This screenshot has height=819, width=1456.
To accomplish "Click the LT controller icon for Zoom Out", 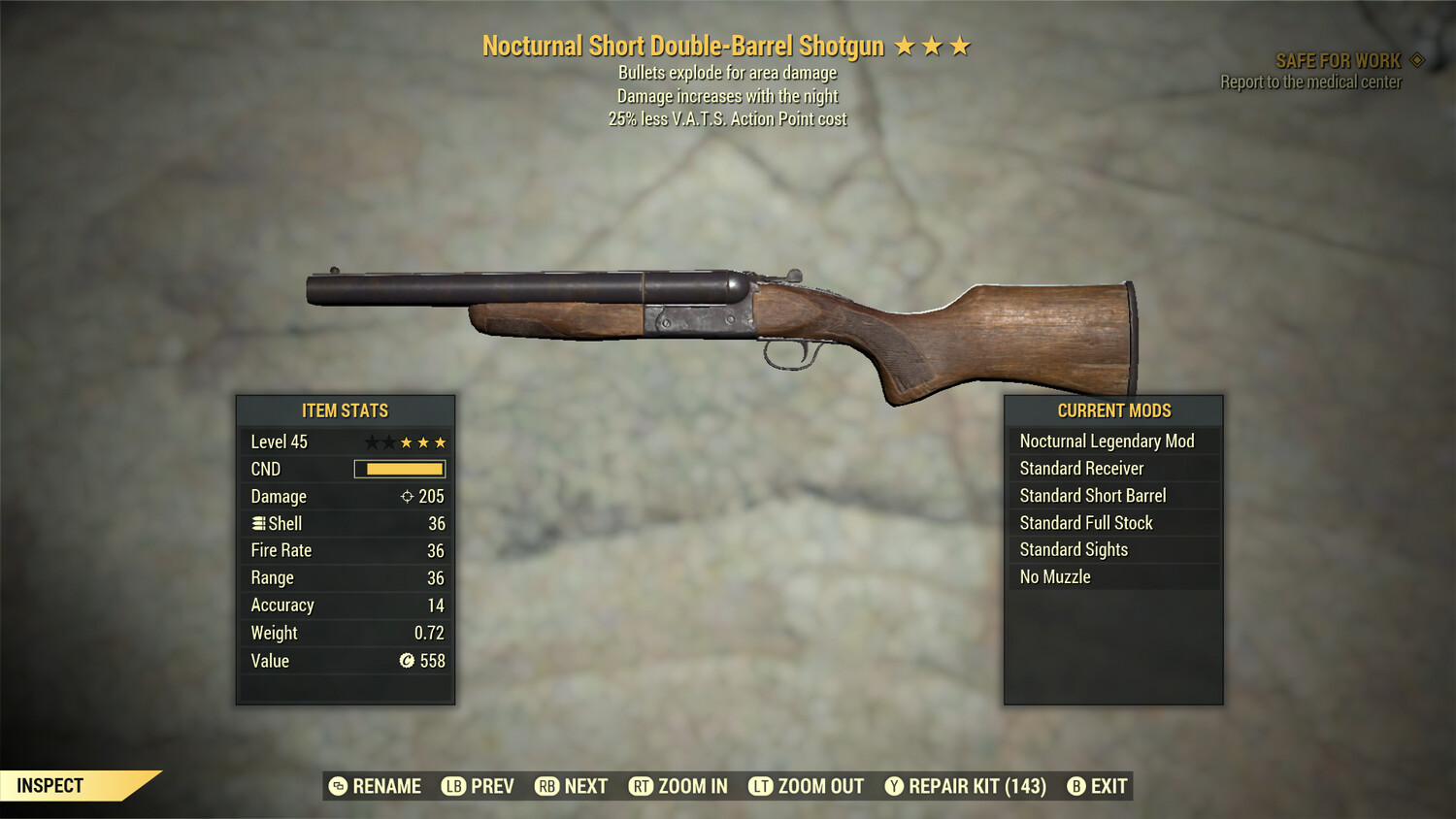I will pyautogui.click(x=763, y=786).
